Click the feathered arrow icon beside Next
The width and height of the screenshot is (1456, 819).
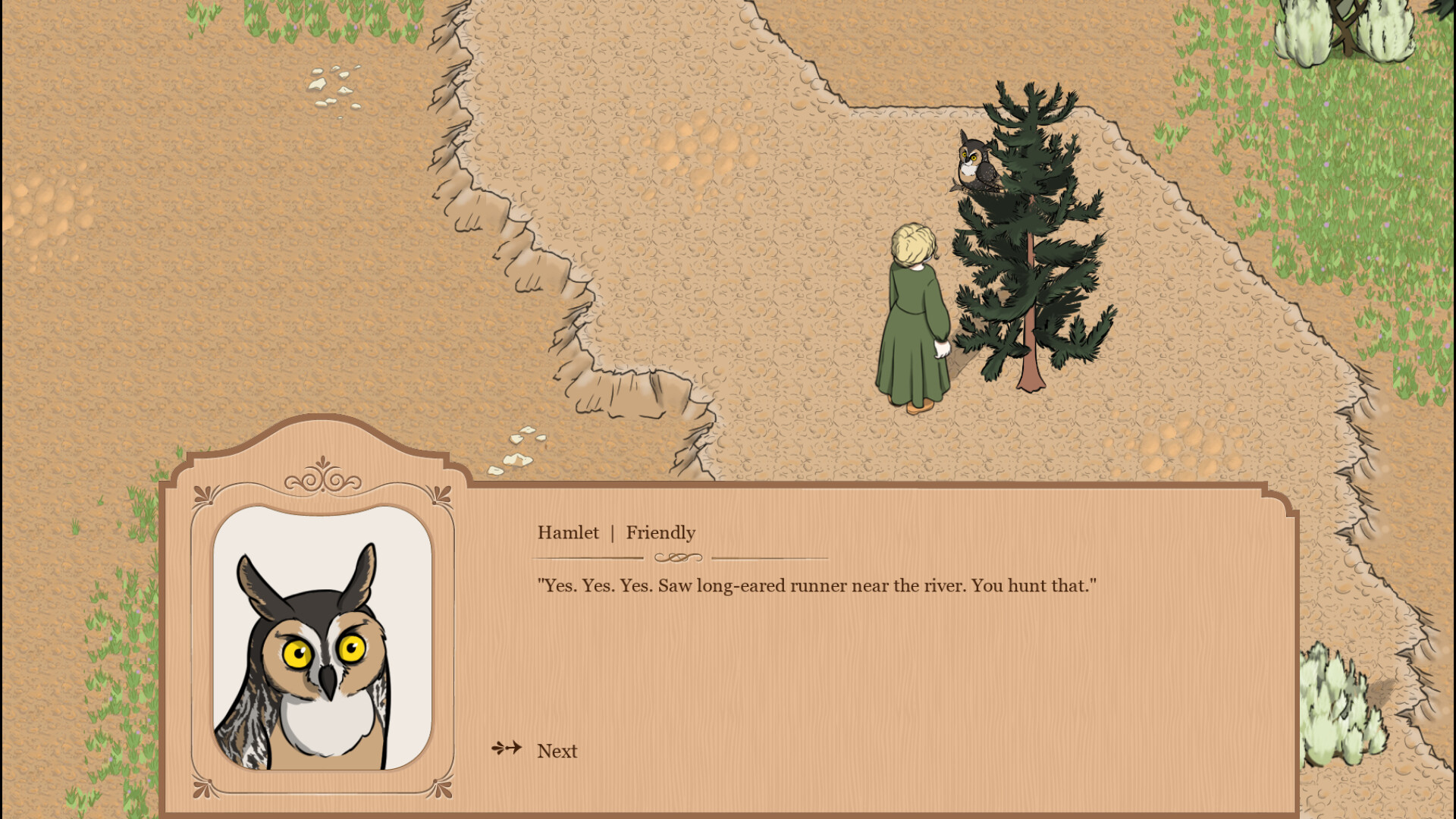[x=506, y=747]
